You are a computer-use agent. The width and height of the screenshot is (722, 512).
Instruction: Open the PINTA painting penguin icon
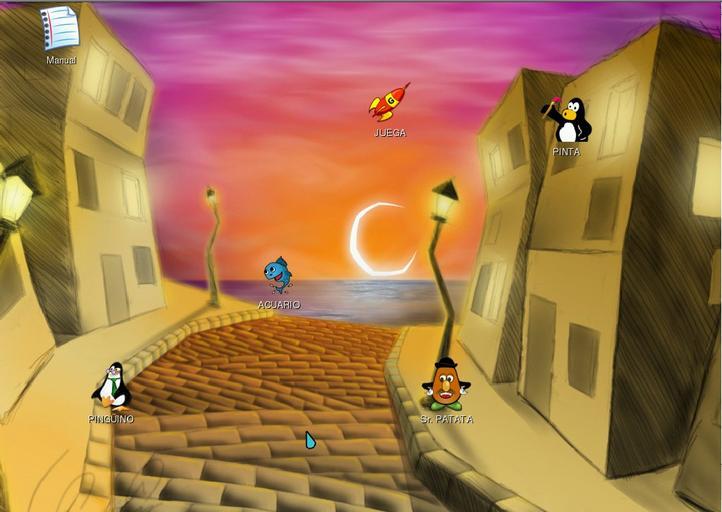[x=570, y=122]
